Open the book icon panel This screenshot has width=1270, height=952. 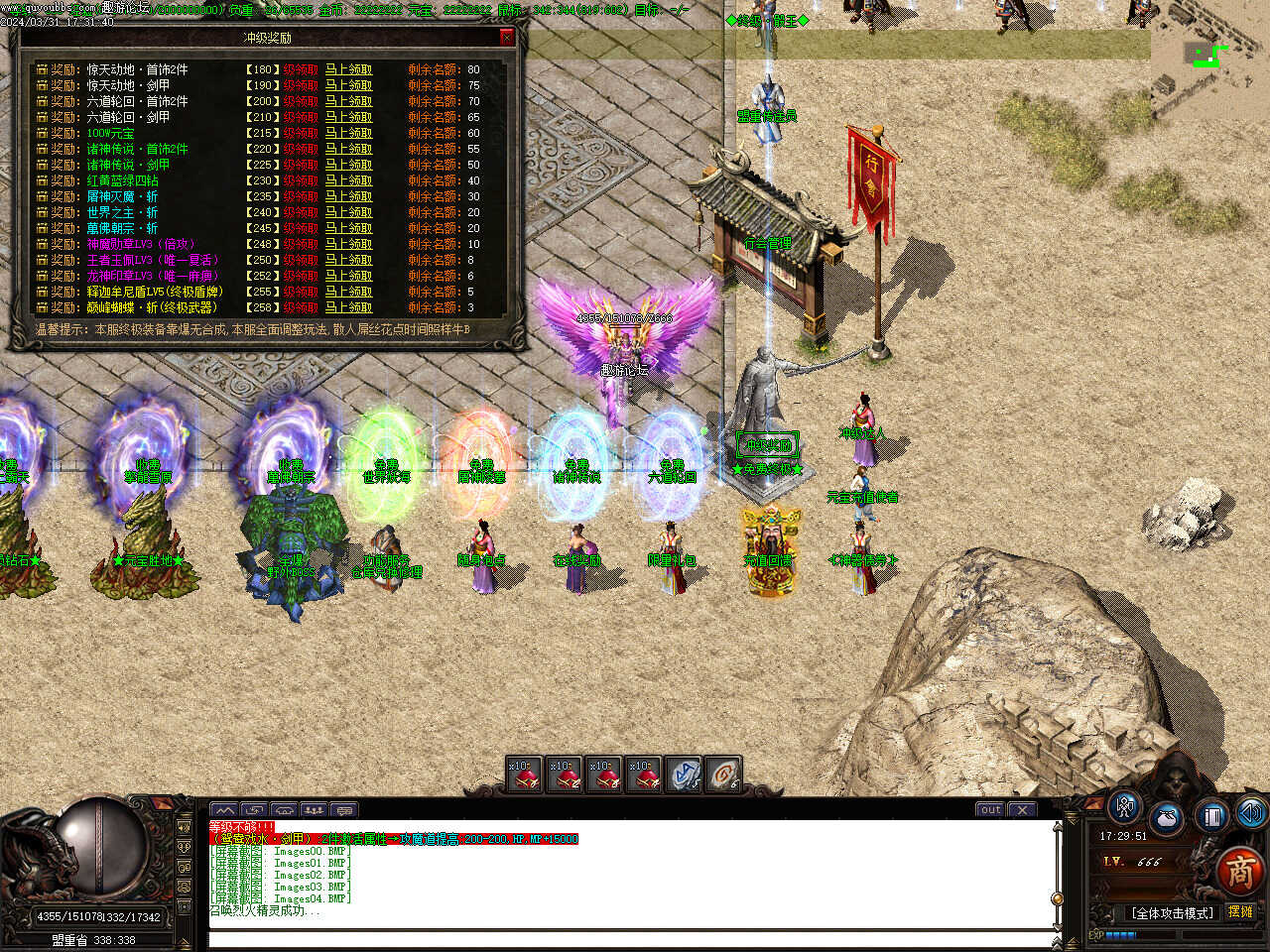(1211, 815)
